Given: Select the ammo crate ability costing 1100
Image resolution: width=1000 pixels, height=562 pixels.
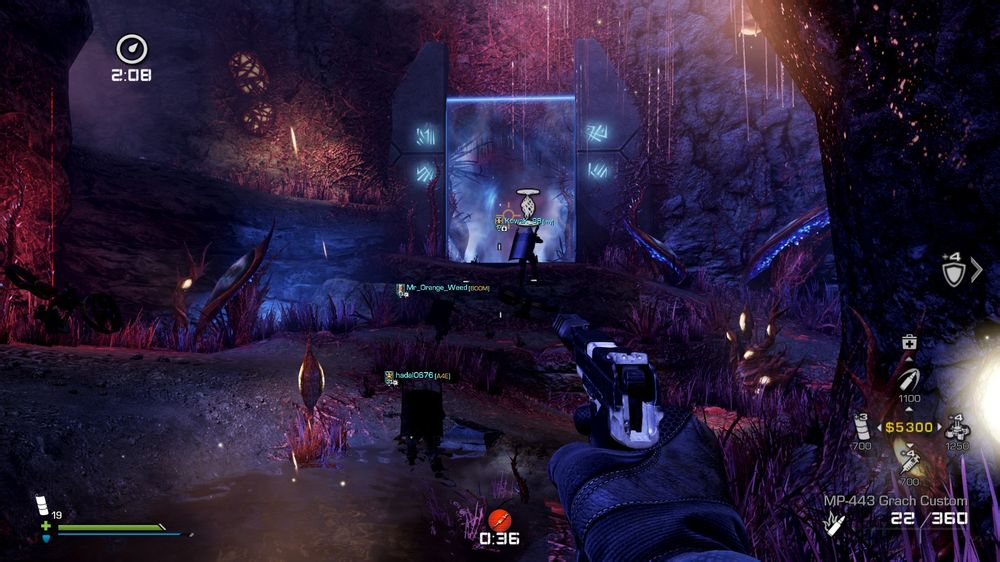Looking at the screenshot, I should point(909,381).
